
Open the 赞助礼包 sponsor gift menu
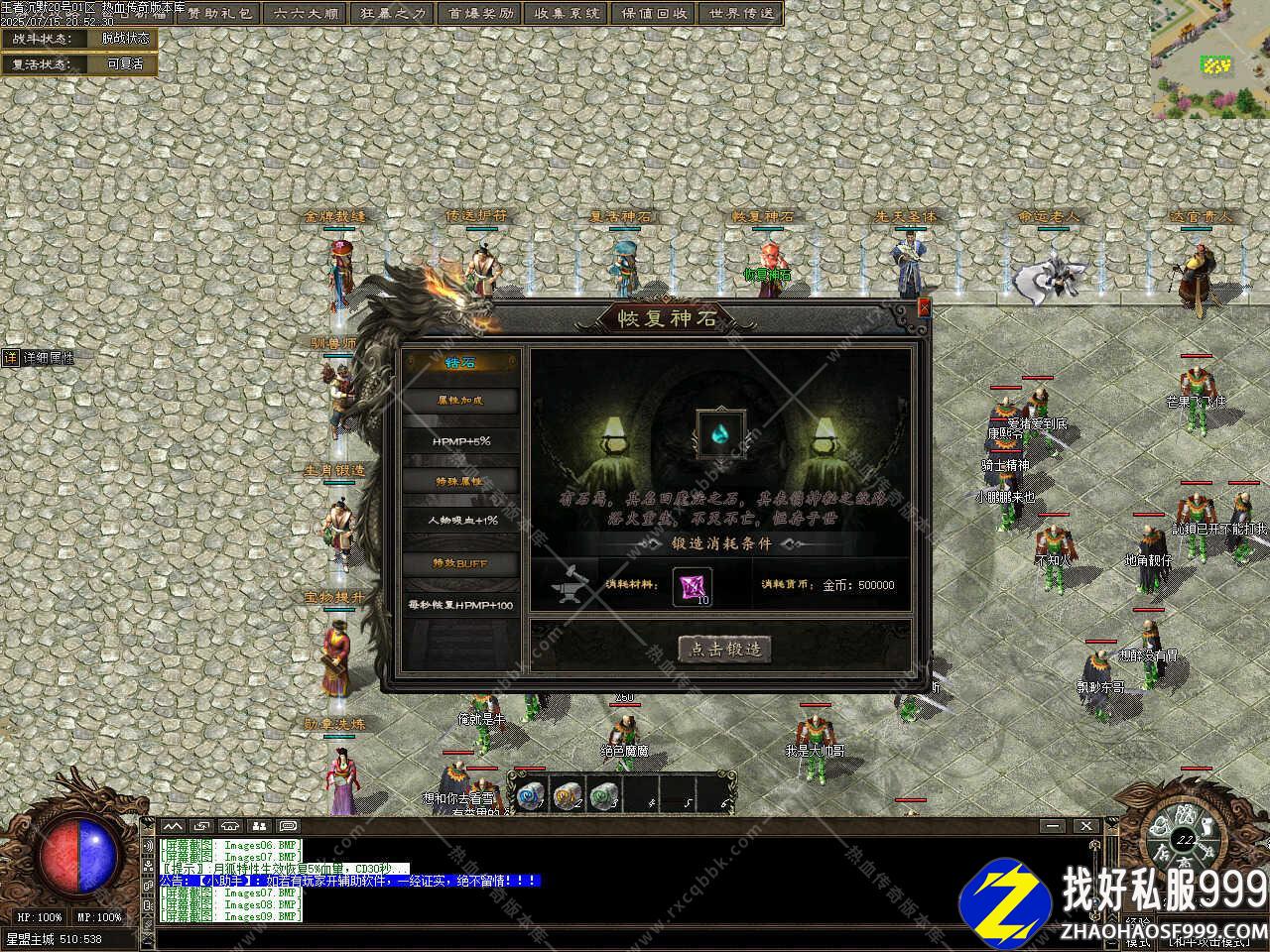220,13
